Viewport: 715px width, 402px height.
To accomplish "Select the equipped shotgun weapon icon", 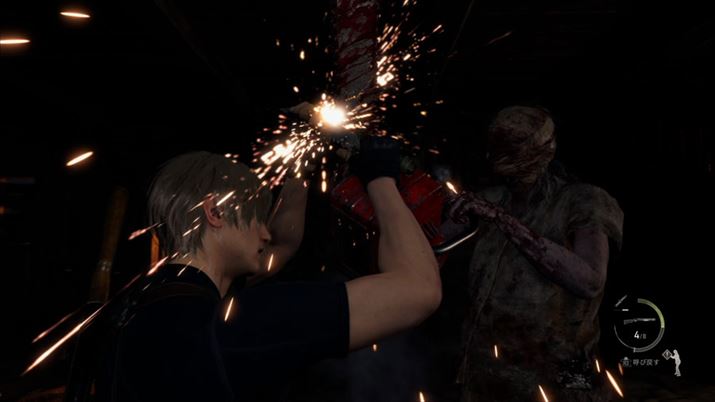I will click(639, 320).
